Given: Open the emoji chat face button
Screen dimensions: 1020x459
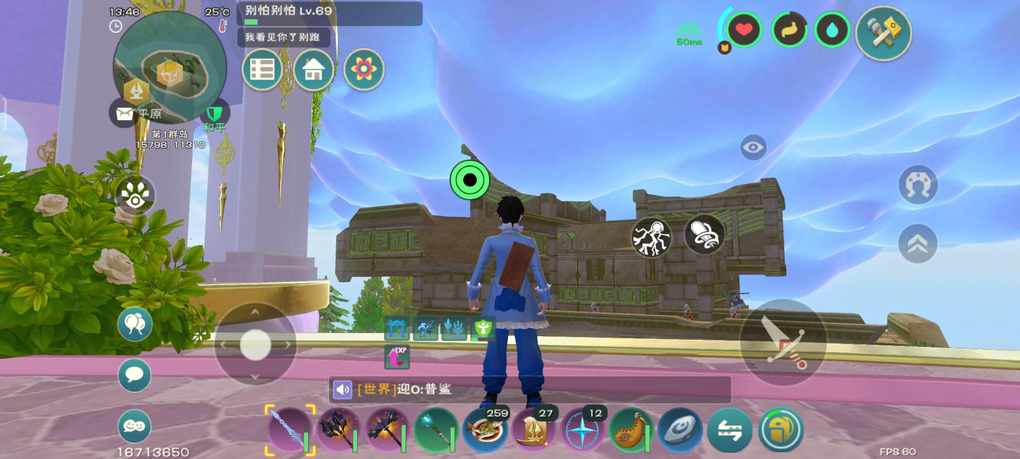Looking at the screenshot, I should pyautogui.click(x=134, y=426).
